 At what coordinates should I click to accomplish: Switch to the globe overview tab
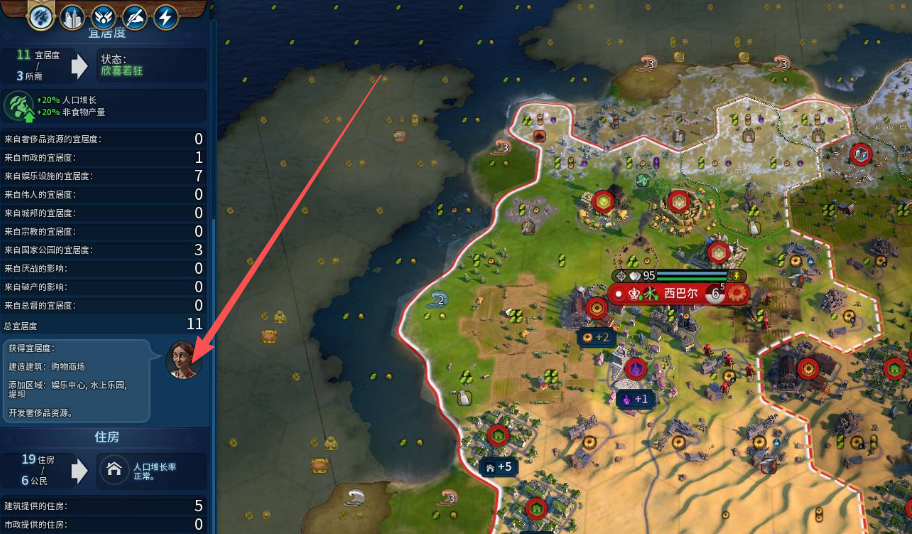click(x=41, y=16)
